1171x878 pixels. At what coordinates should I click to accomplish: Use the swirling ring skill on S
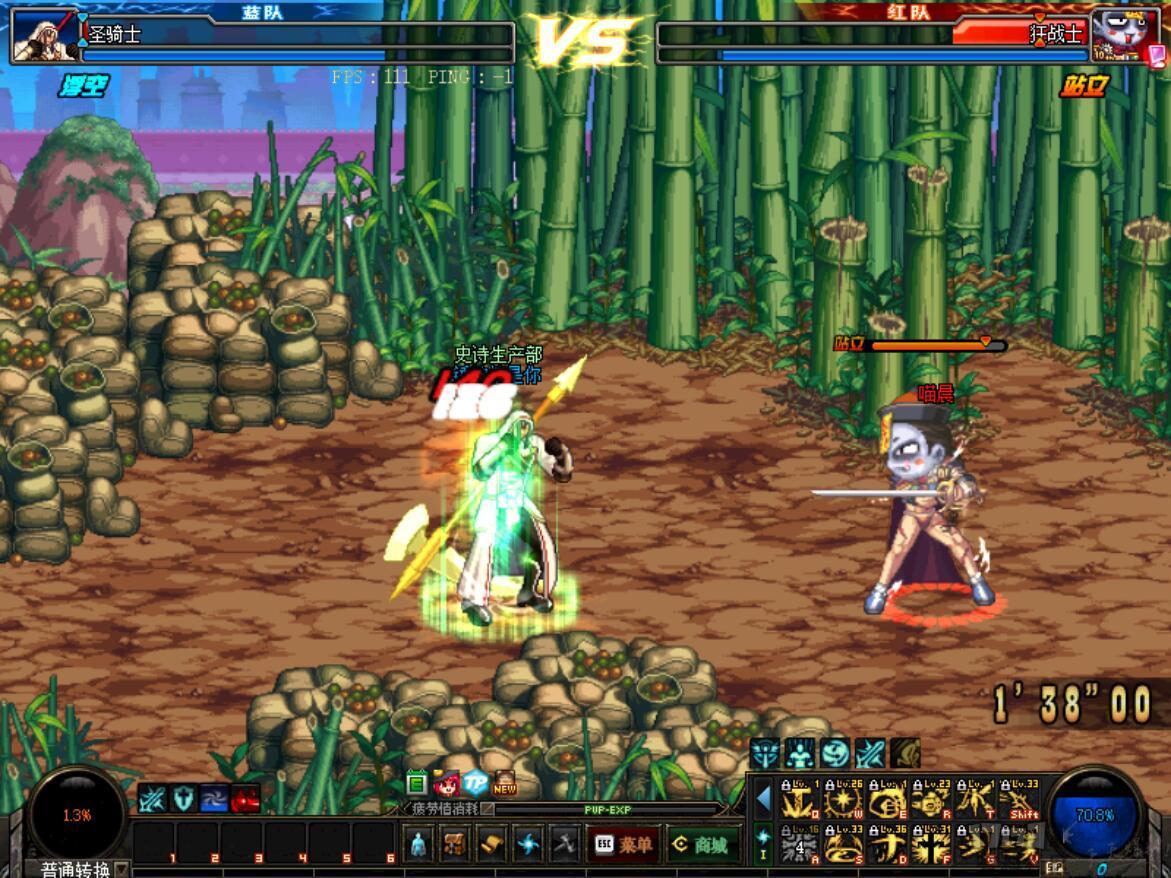[x=844, y=845]
